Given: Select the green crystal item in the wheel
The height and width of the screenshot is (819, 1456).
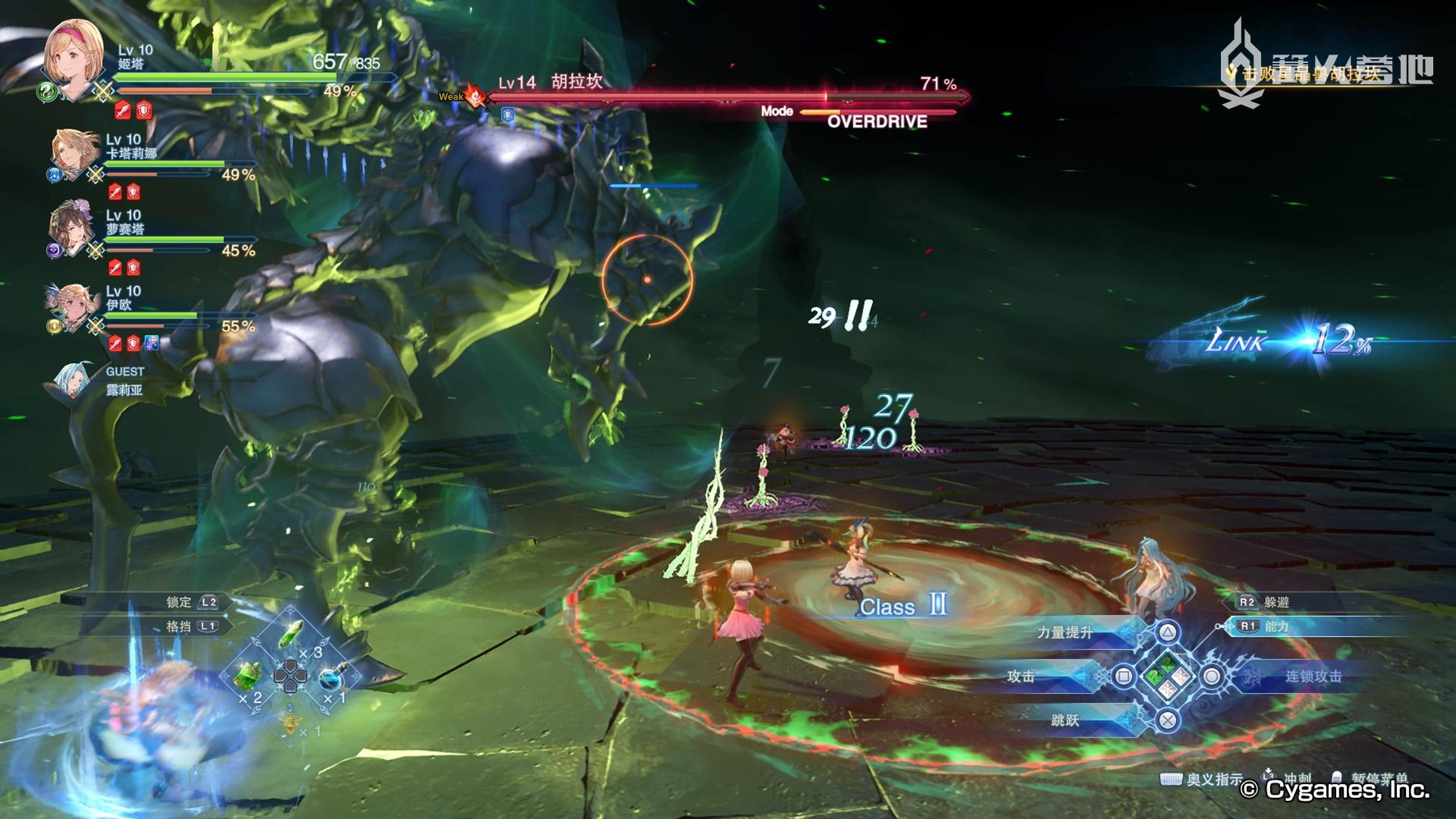Looking at the screenshot, I should pos(290,634).
